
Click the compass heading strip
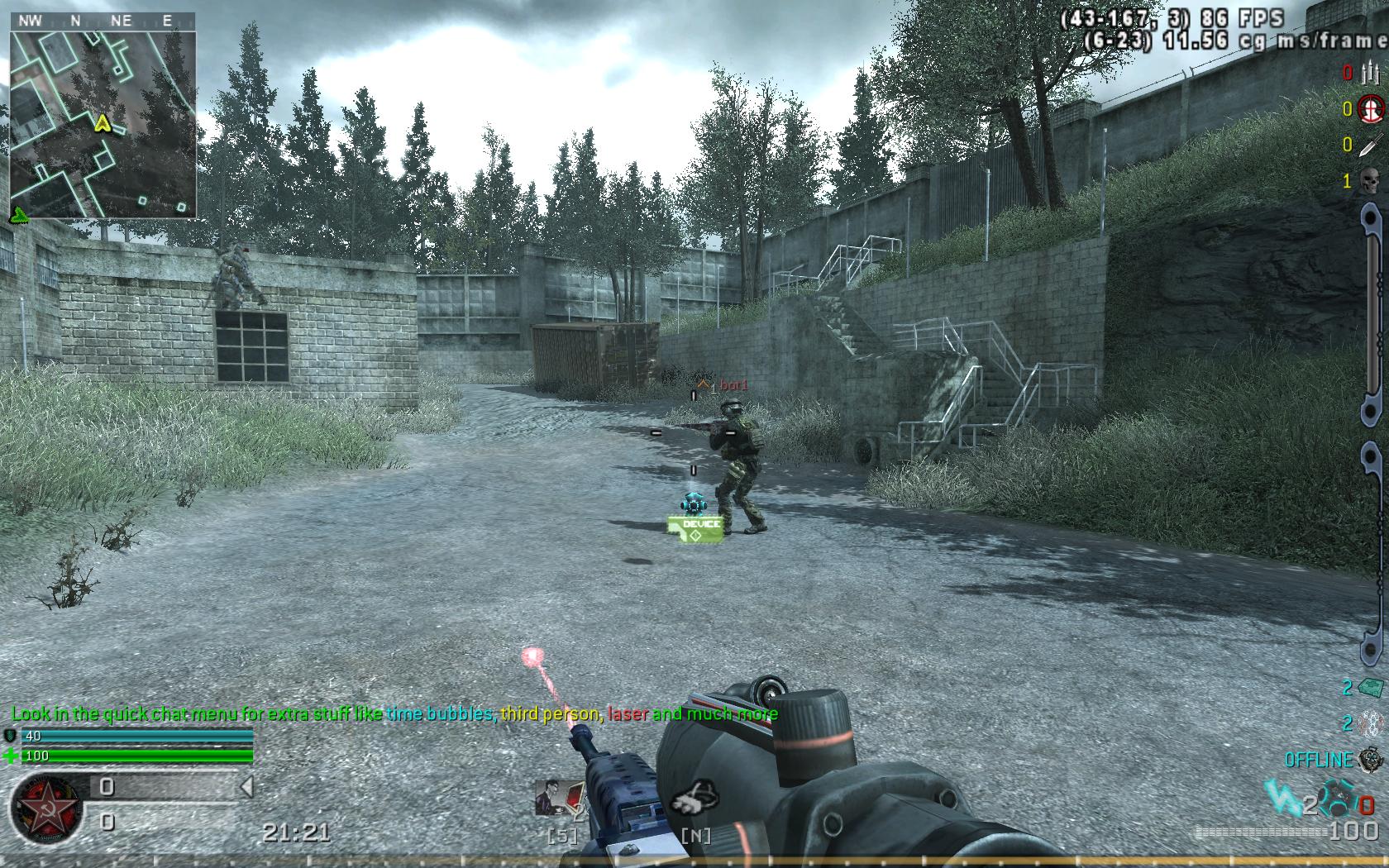coord(103,21)
